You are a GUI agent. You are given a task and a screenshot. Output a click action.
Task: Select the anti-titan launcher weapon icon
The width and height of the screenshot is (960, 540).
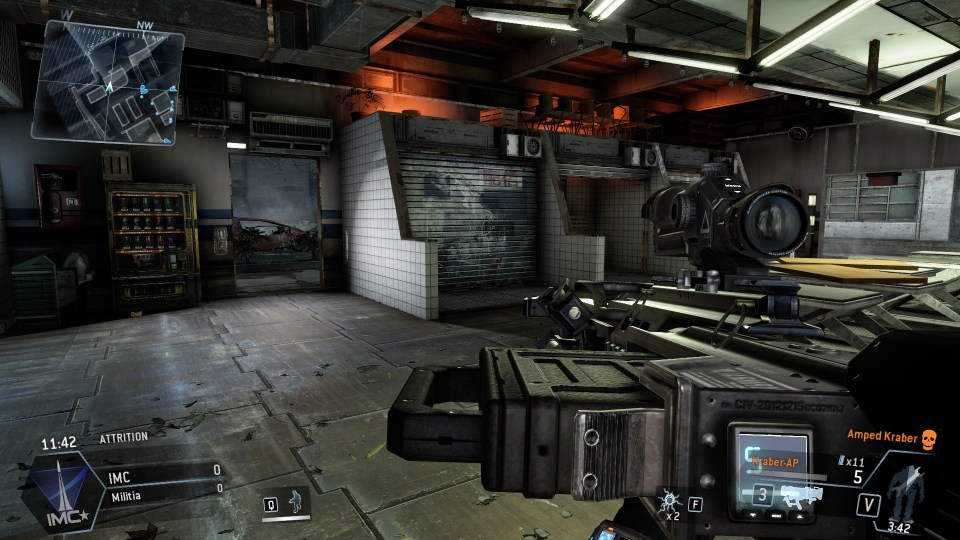[x=802, y=495]
